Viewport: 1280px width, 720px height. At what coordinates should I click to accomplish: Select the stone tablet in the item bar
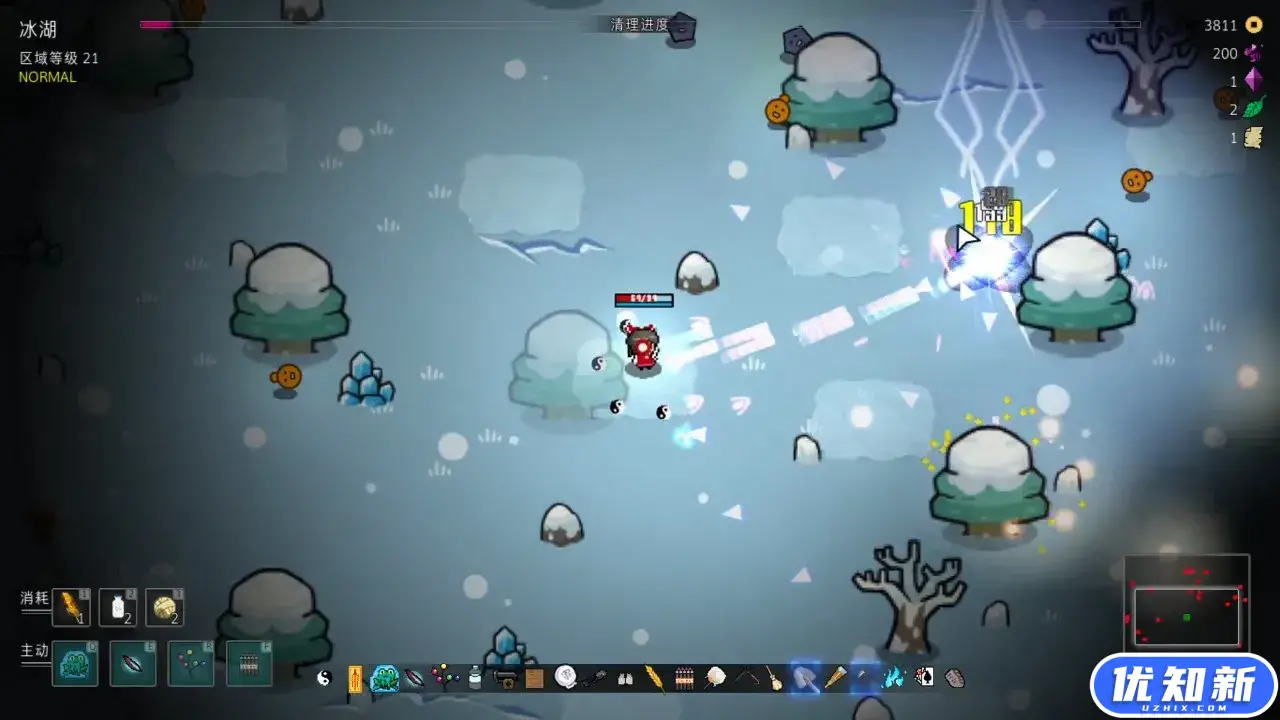(x=955, y=679)
